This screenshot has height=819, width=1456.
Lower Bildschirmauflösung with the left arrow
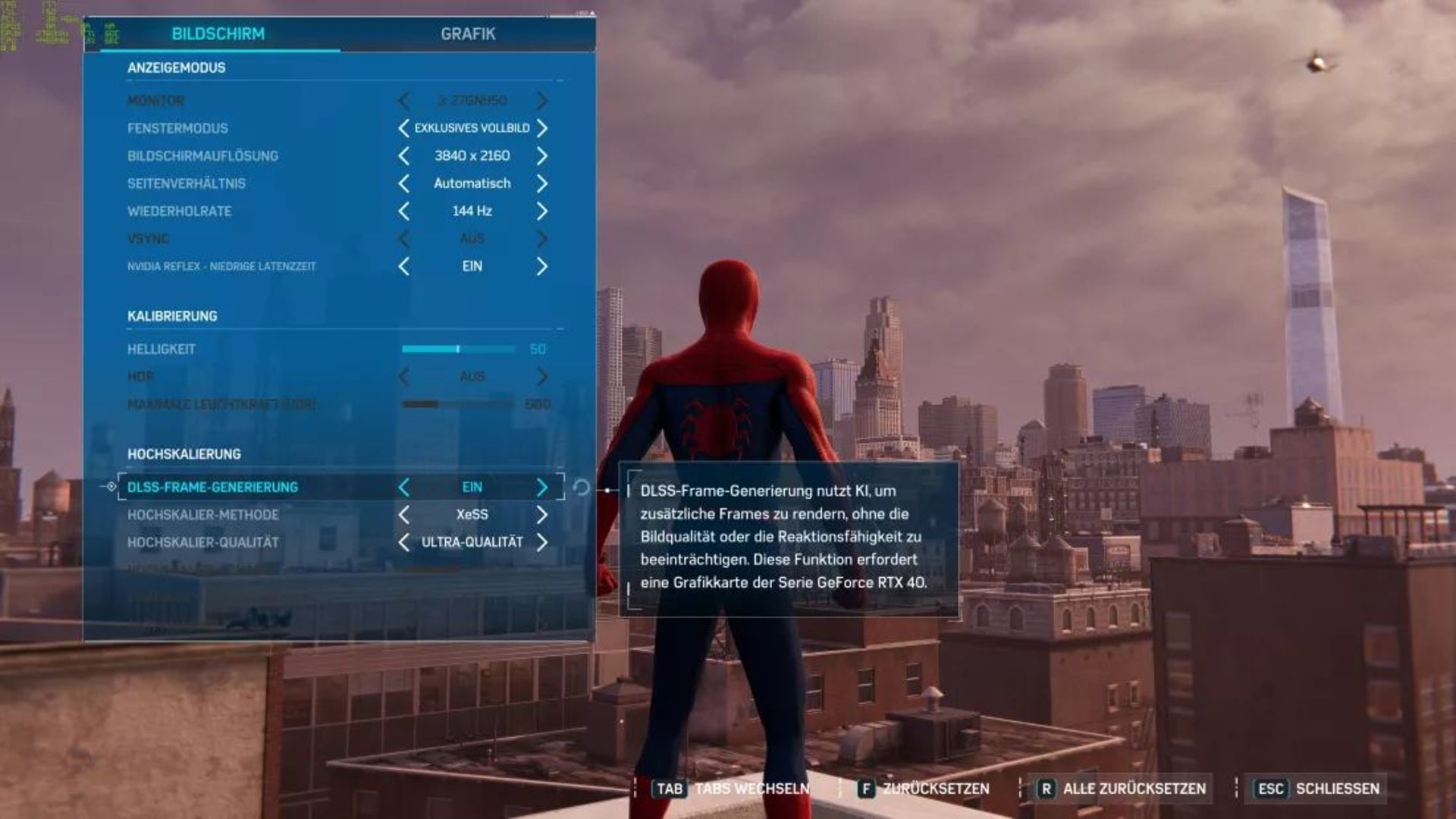click(x=403, y=156)
